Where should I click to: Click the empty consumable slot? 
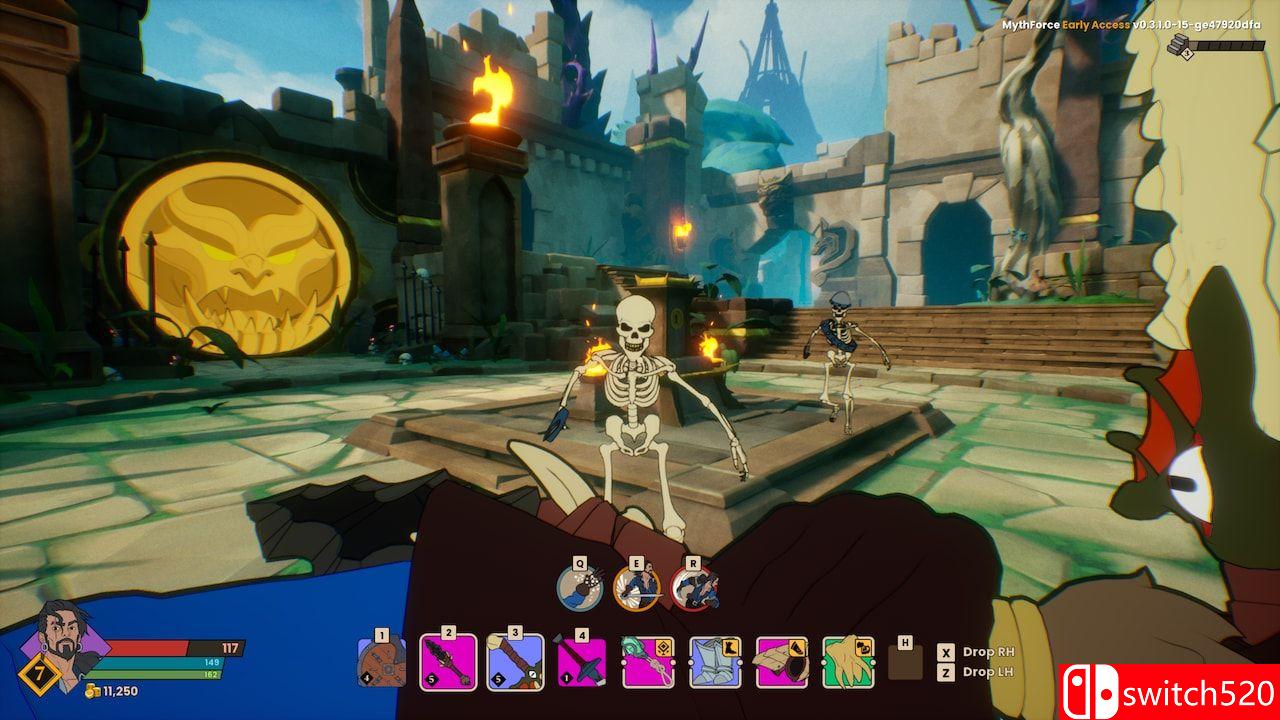(905, 662)
